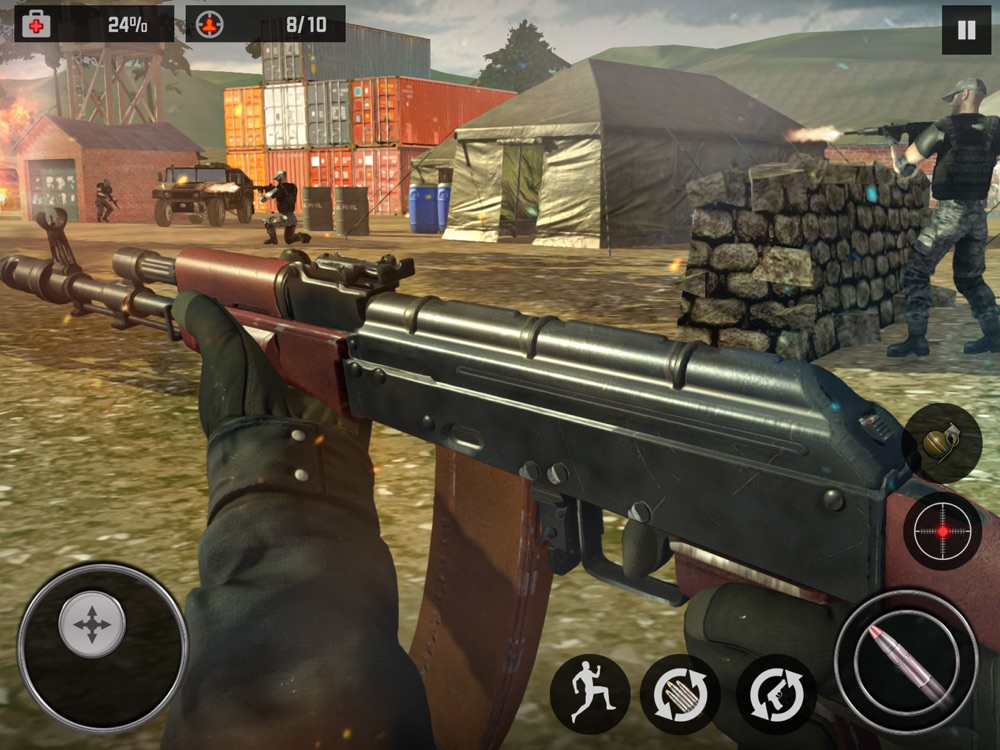Activate the red crosshair aim button
Image resolution: width=1000 pixels, height=750 pixels.
[942, 530]
